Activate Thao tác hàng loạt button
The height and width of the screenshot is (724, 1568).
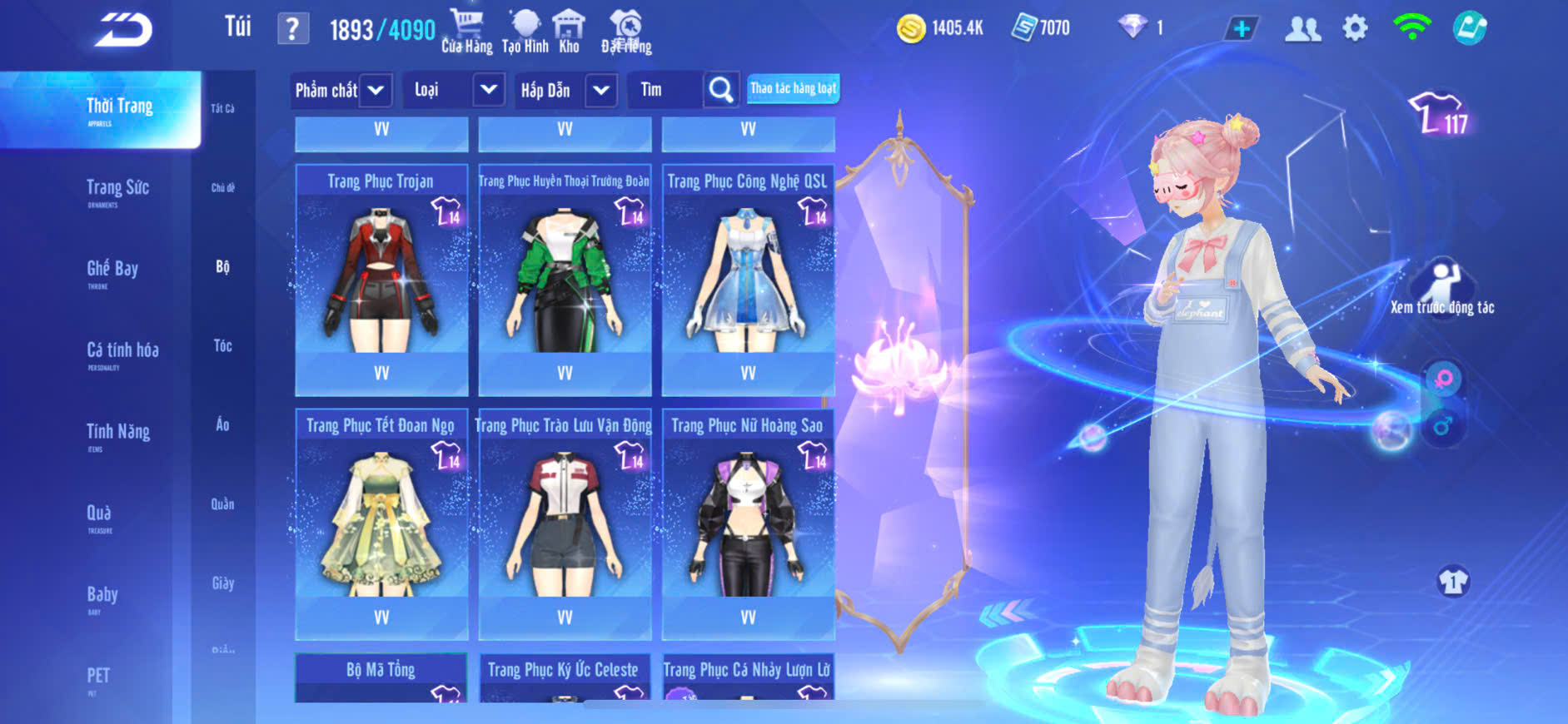point(793,88)
